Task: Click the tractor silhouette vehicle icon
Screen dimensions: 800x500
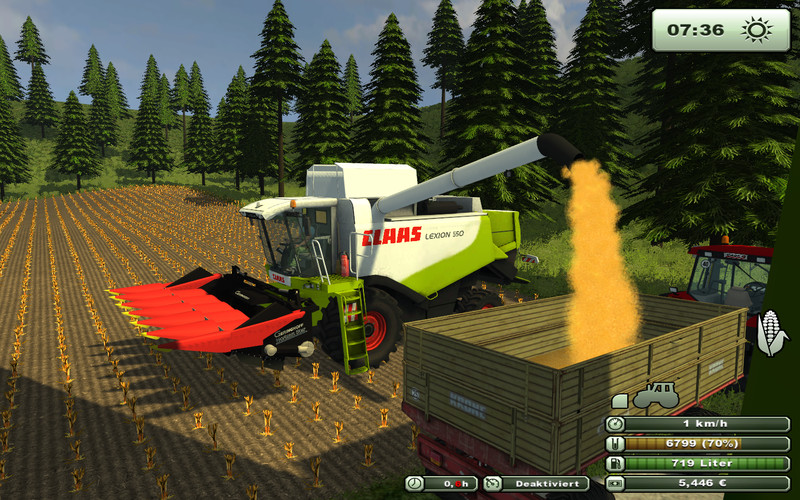Action: tap(657, 395)
